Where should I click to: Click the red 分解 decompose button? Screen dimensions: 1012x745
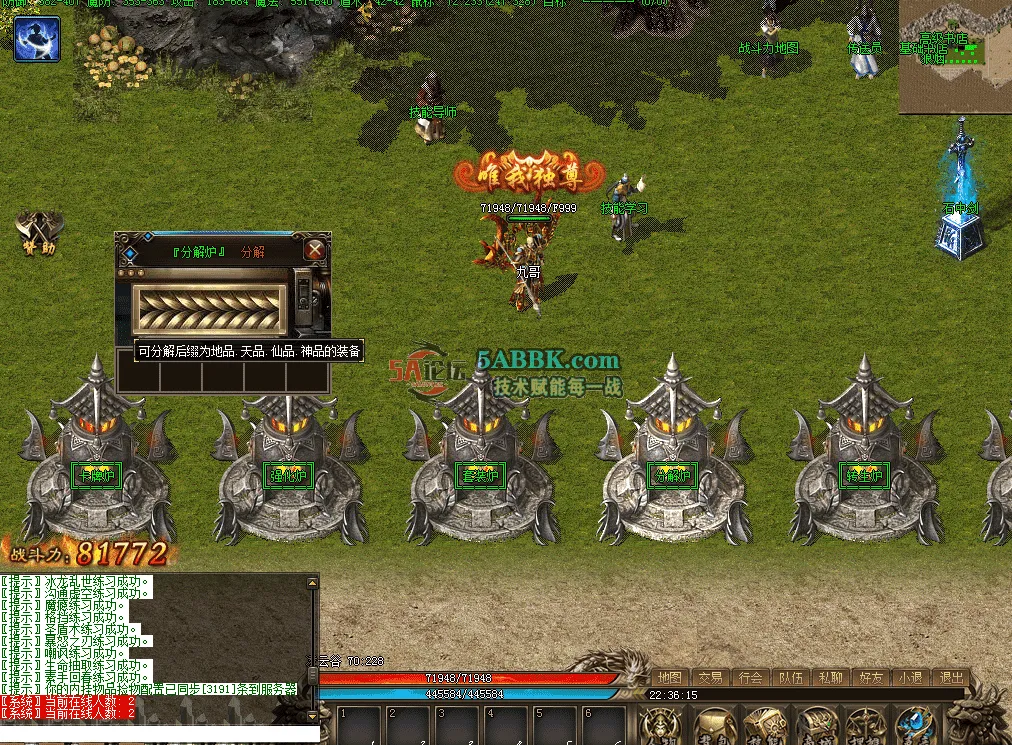pos(253,252)
